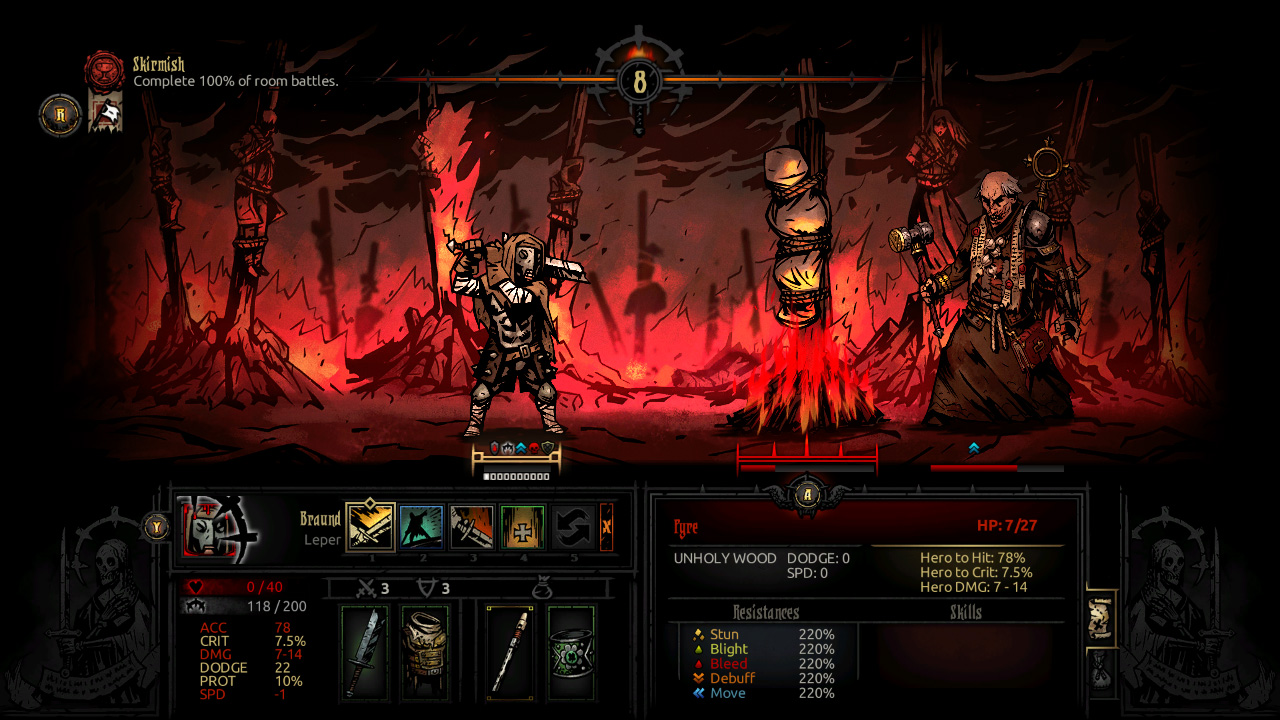Click the torch meter at screen top
The height and width of the screenshot is (720, 1280).
pyautogui.click(x=640, y=80)
